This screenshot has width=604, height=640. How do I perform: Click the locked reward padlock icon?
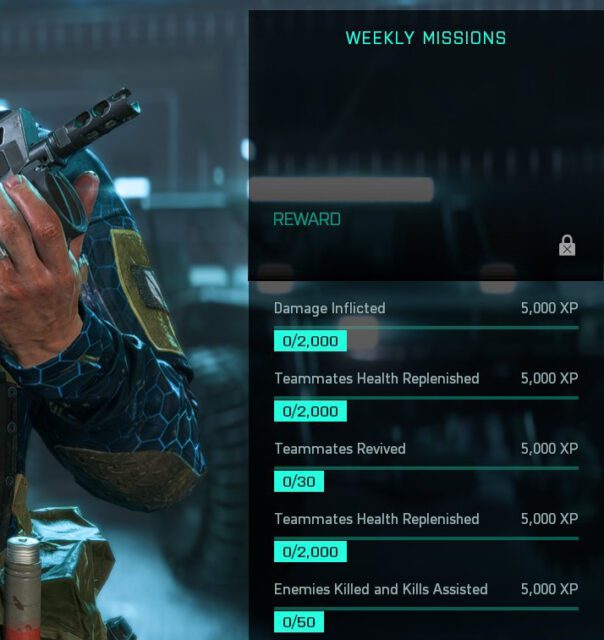[567, 245]
